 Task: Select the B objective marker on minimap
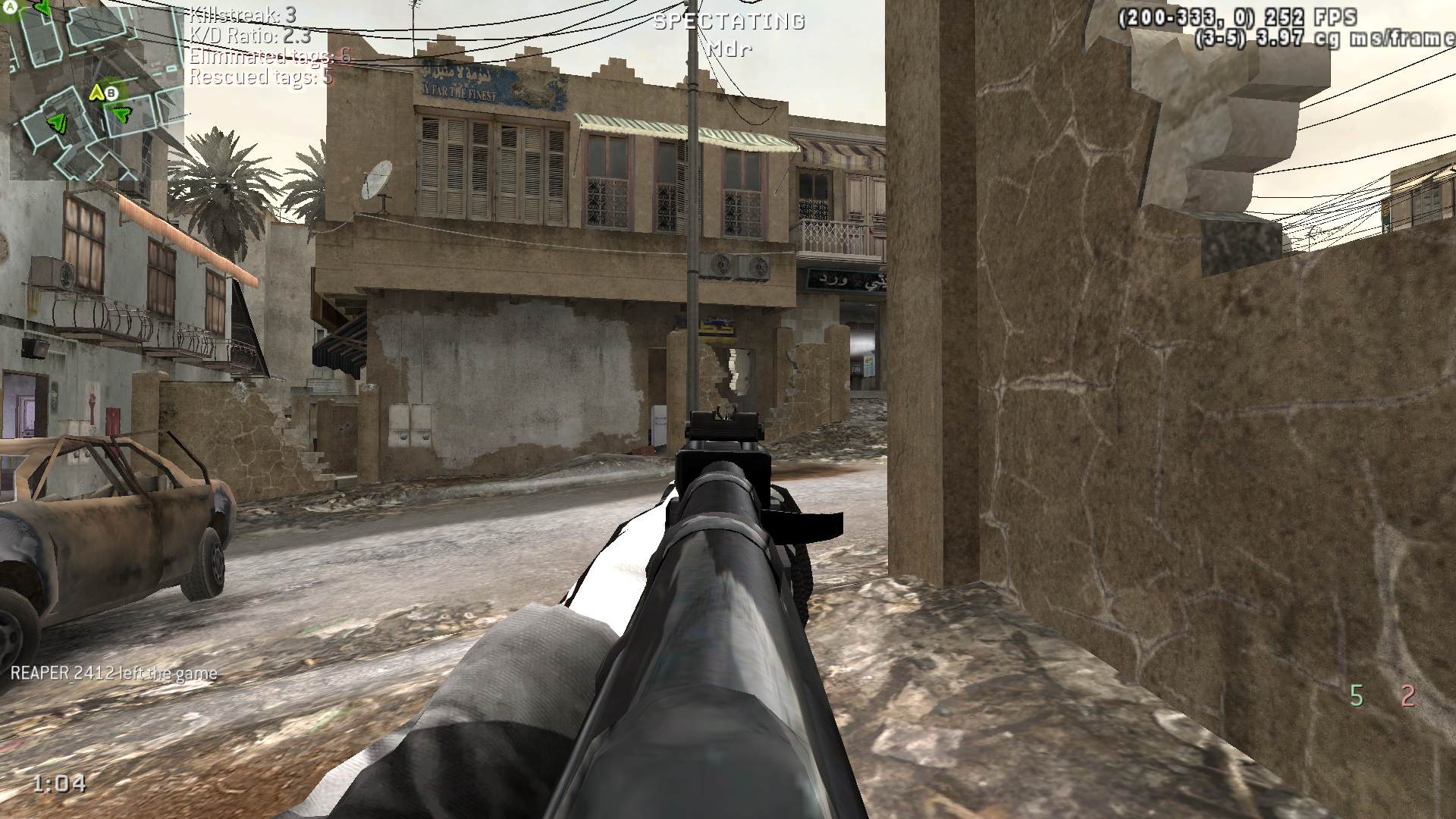coord(111,93)
